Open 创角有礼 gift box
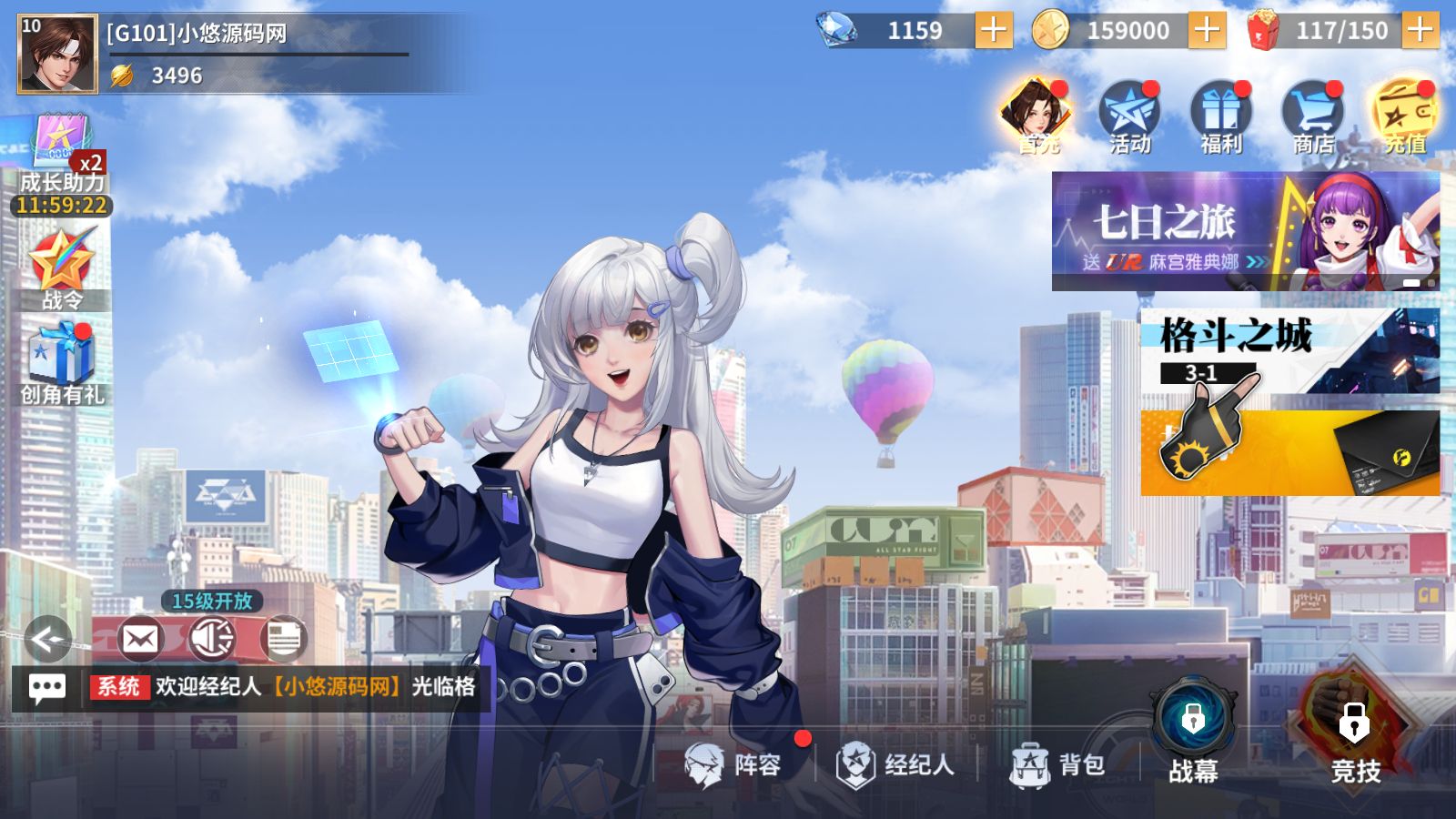 coord(62,364)
